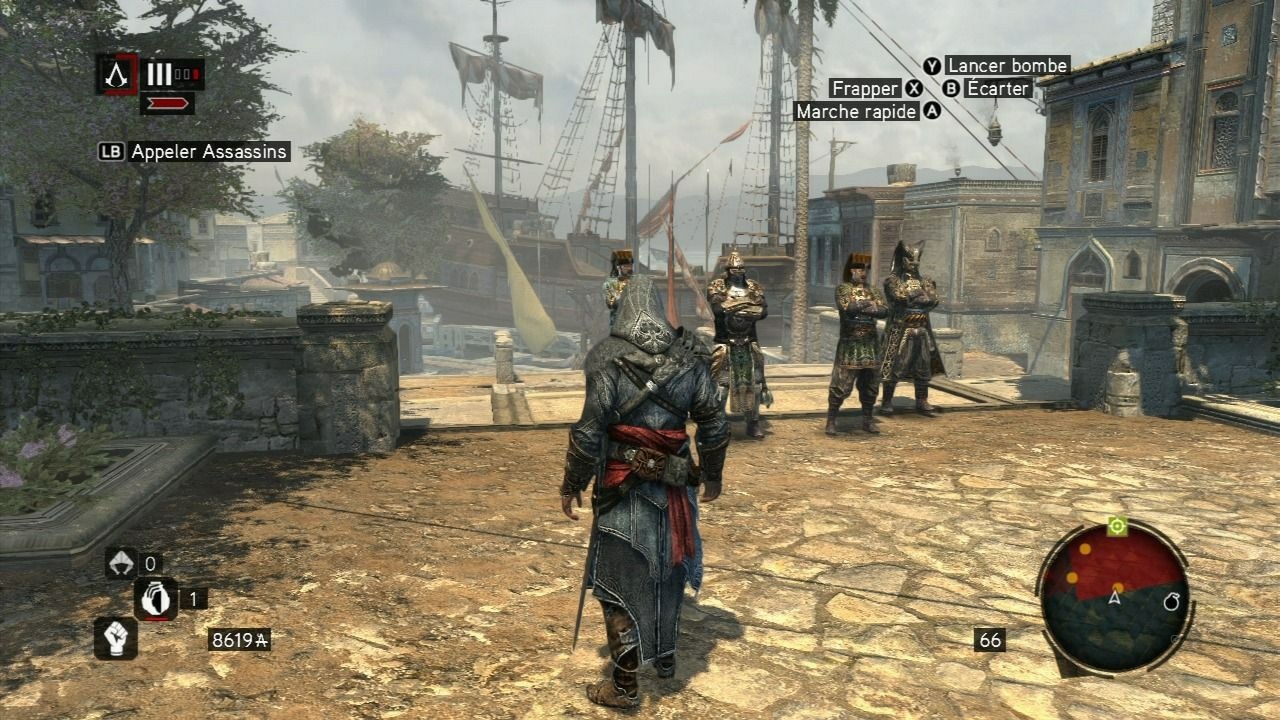1280x720 pixels.
Task: Select the Frapper action label
Action: click(x=867, y=88)
